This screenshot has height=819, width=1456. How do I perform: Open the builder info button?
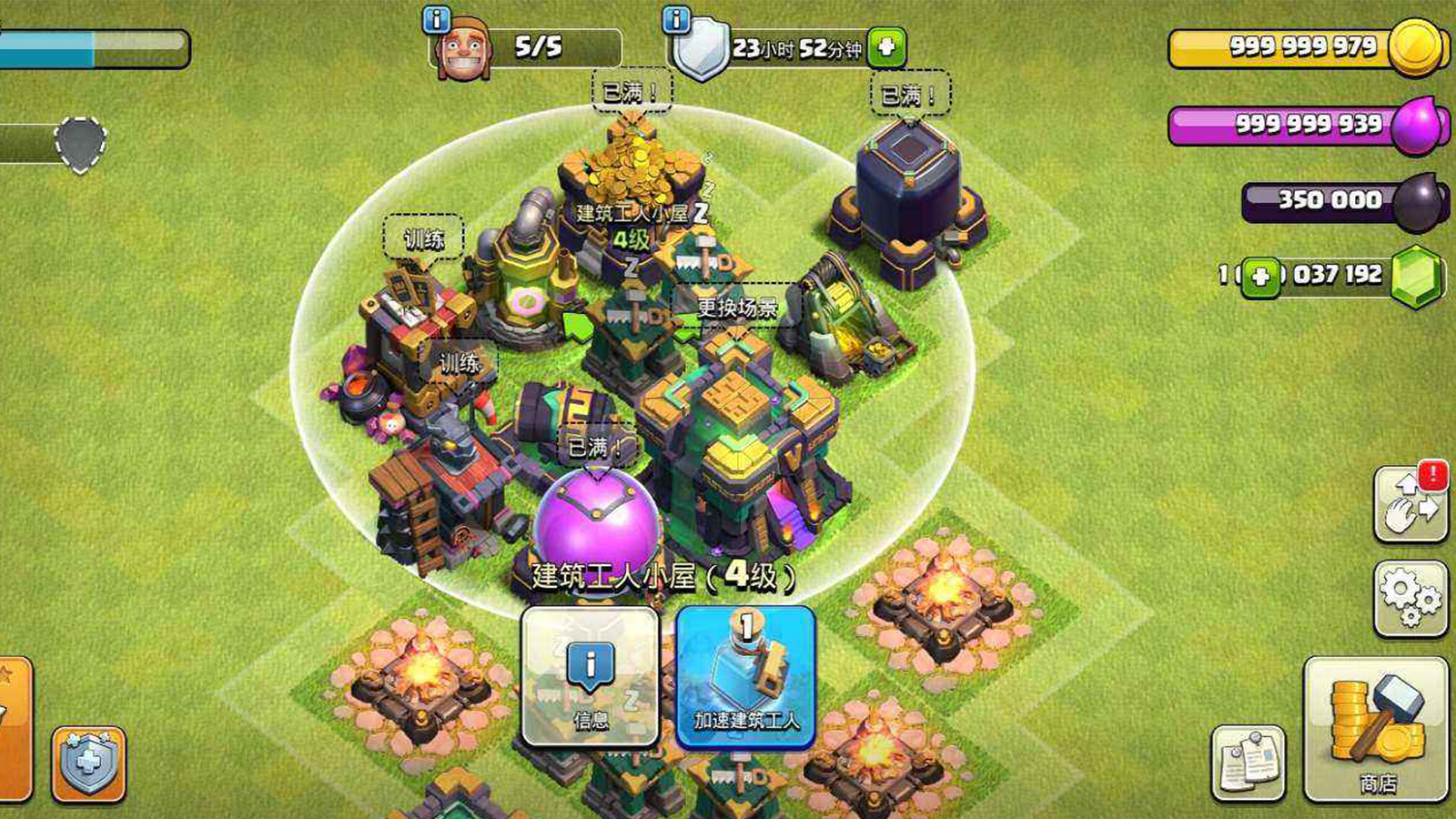(437, 19)
